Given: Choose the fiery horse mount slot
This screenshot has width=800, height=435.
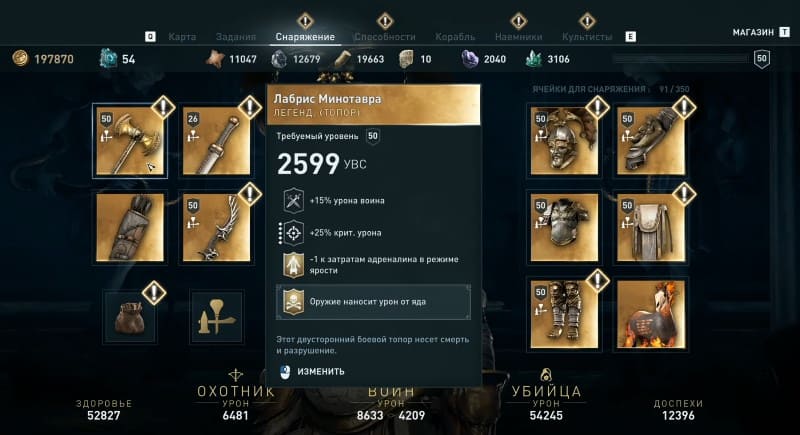Looking at the screenshot, I should [x=650, y=313].
